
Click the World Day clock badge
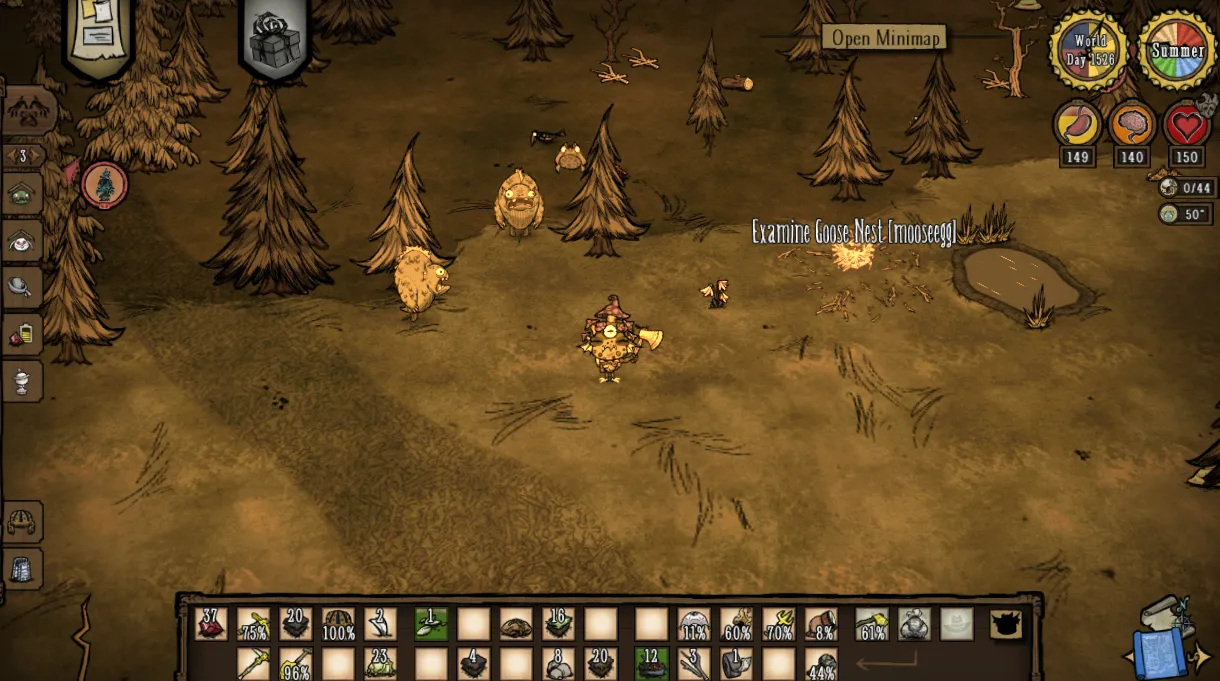pos(1089,49)
